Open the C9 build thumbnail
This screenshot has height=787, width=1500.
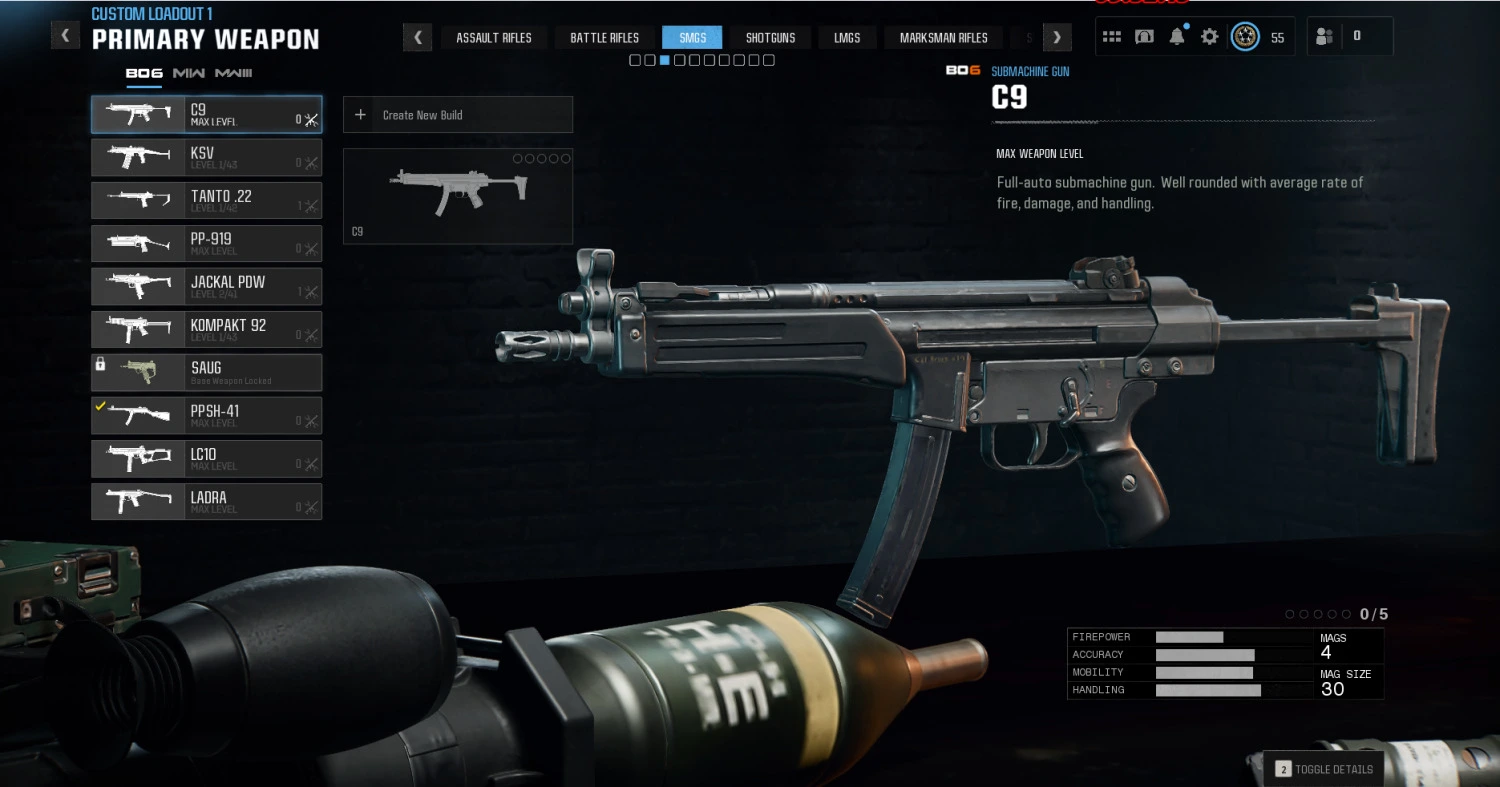(457, 196)
